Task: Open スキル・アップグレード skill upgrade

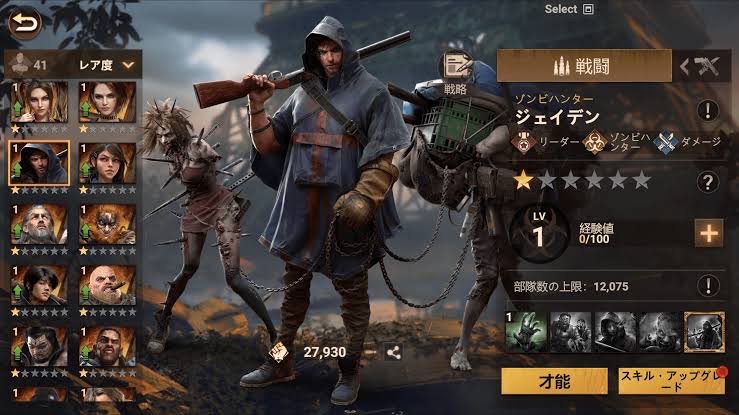Action: pos(671,381)
